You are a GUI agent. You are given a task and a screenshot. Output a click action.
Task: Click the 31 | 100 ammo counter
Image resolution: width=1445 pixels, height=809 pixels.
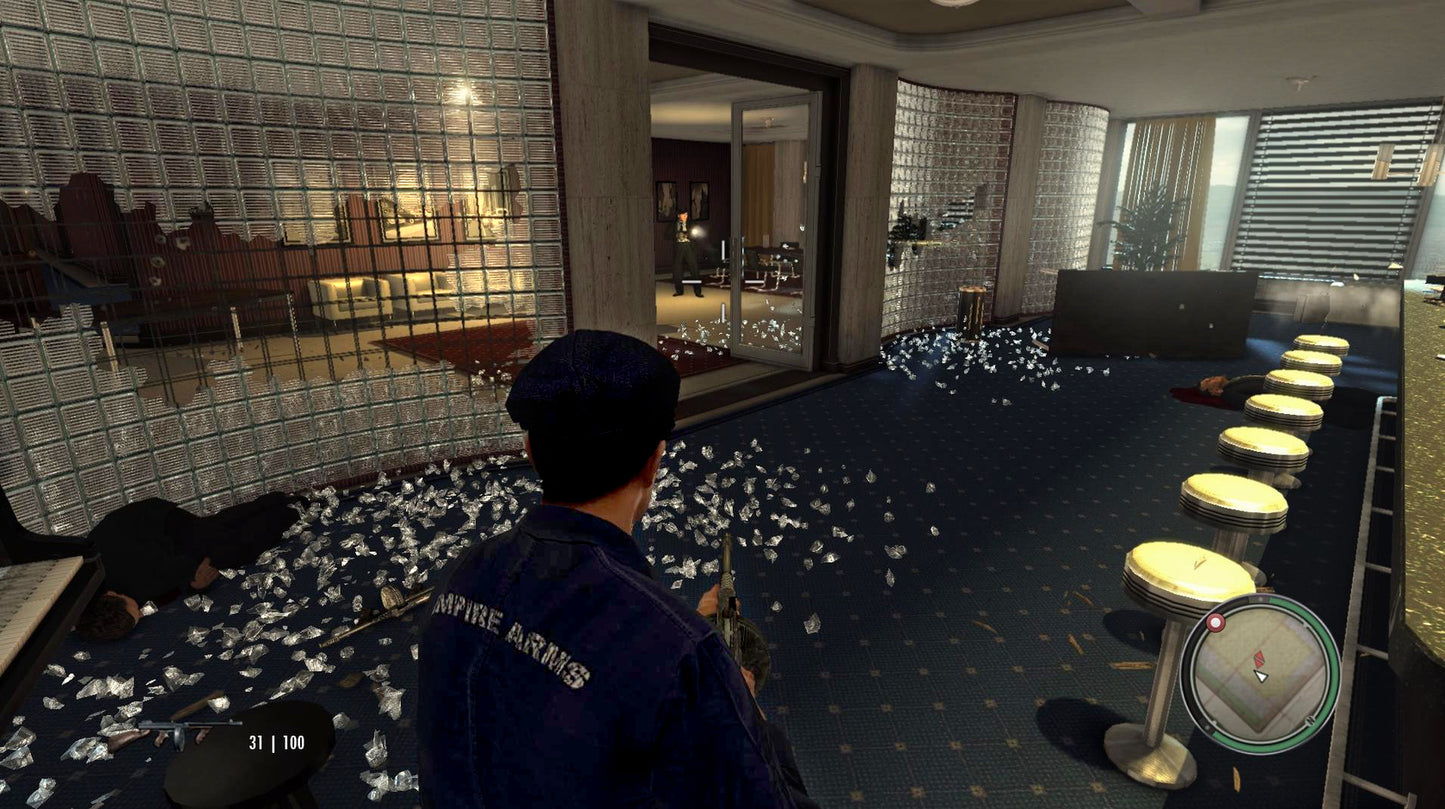[278, 741]
